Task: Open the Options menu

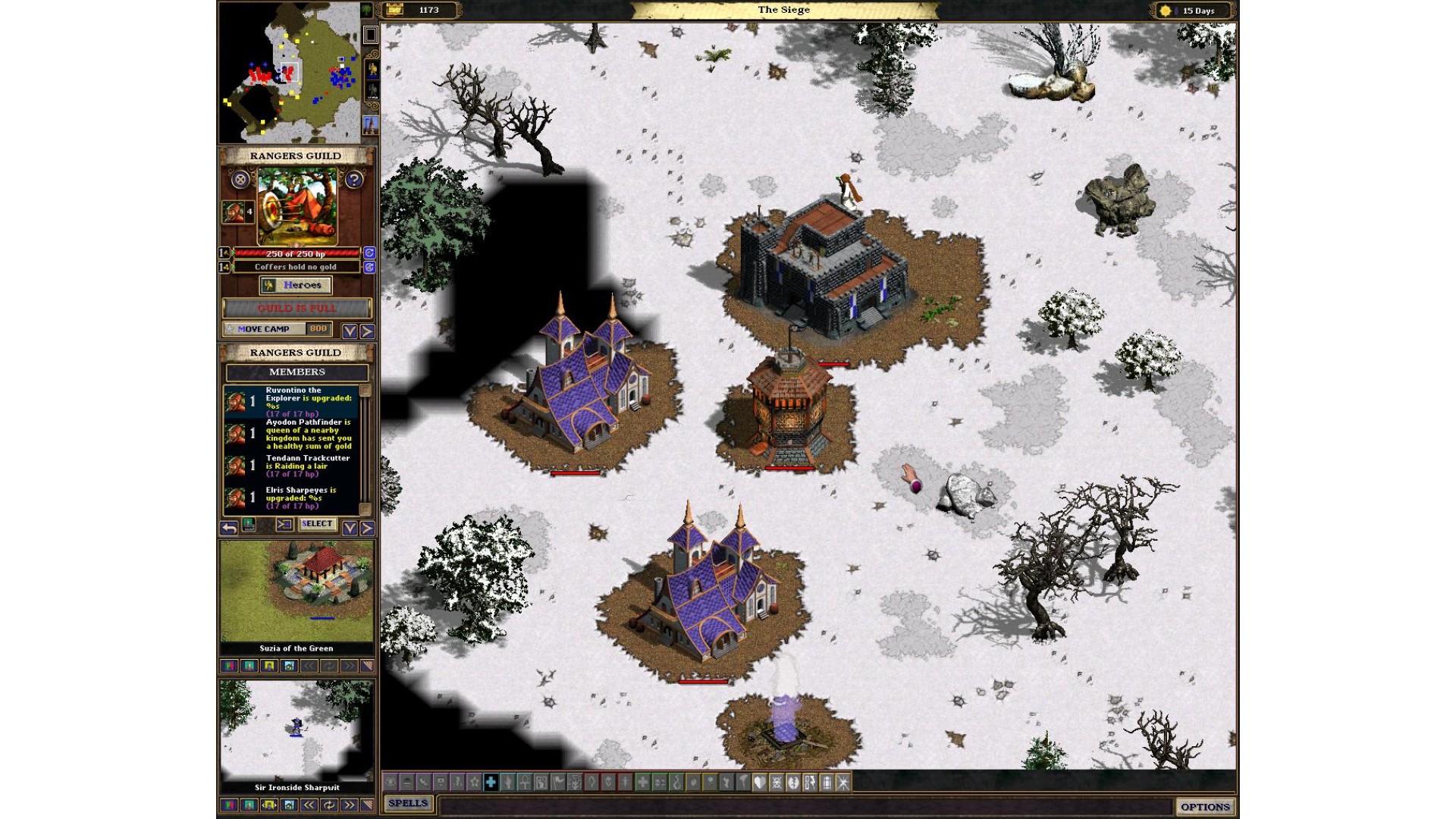Action: (1204, 807)
